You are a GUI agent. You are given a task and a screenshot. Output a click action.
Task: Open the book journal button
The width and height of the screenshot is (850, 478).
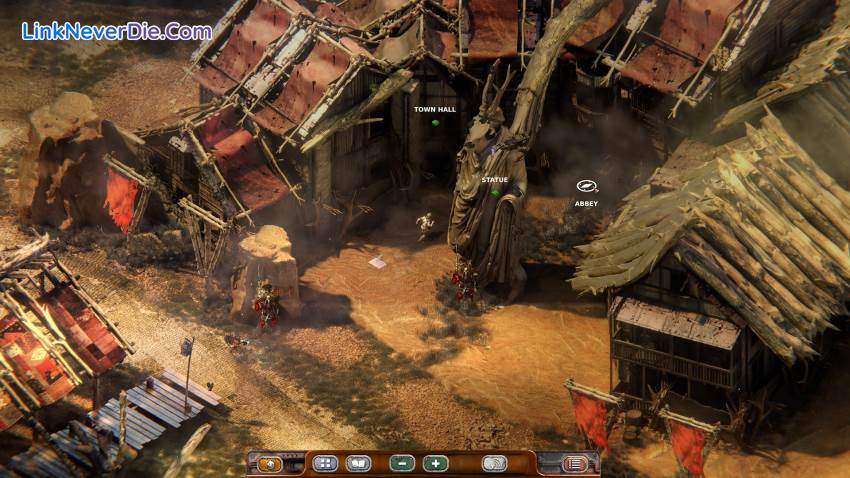(357, 463)
